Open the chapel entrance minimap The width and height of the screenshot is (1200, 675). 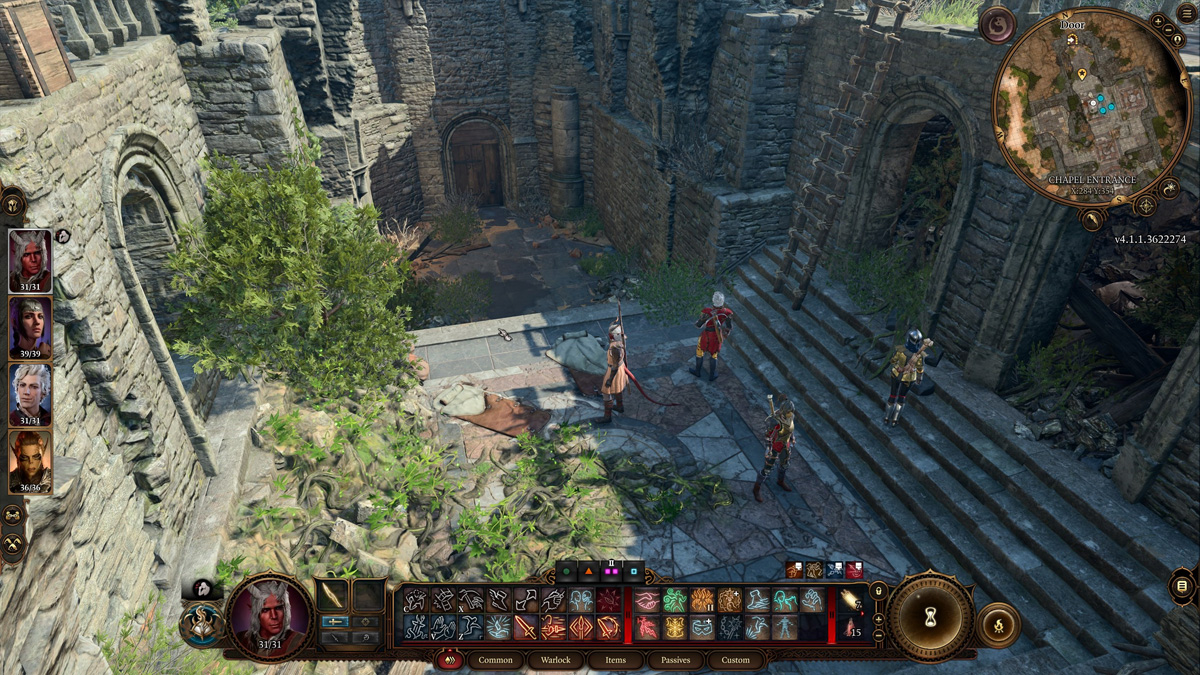(x=1091, y=107)
